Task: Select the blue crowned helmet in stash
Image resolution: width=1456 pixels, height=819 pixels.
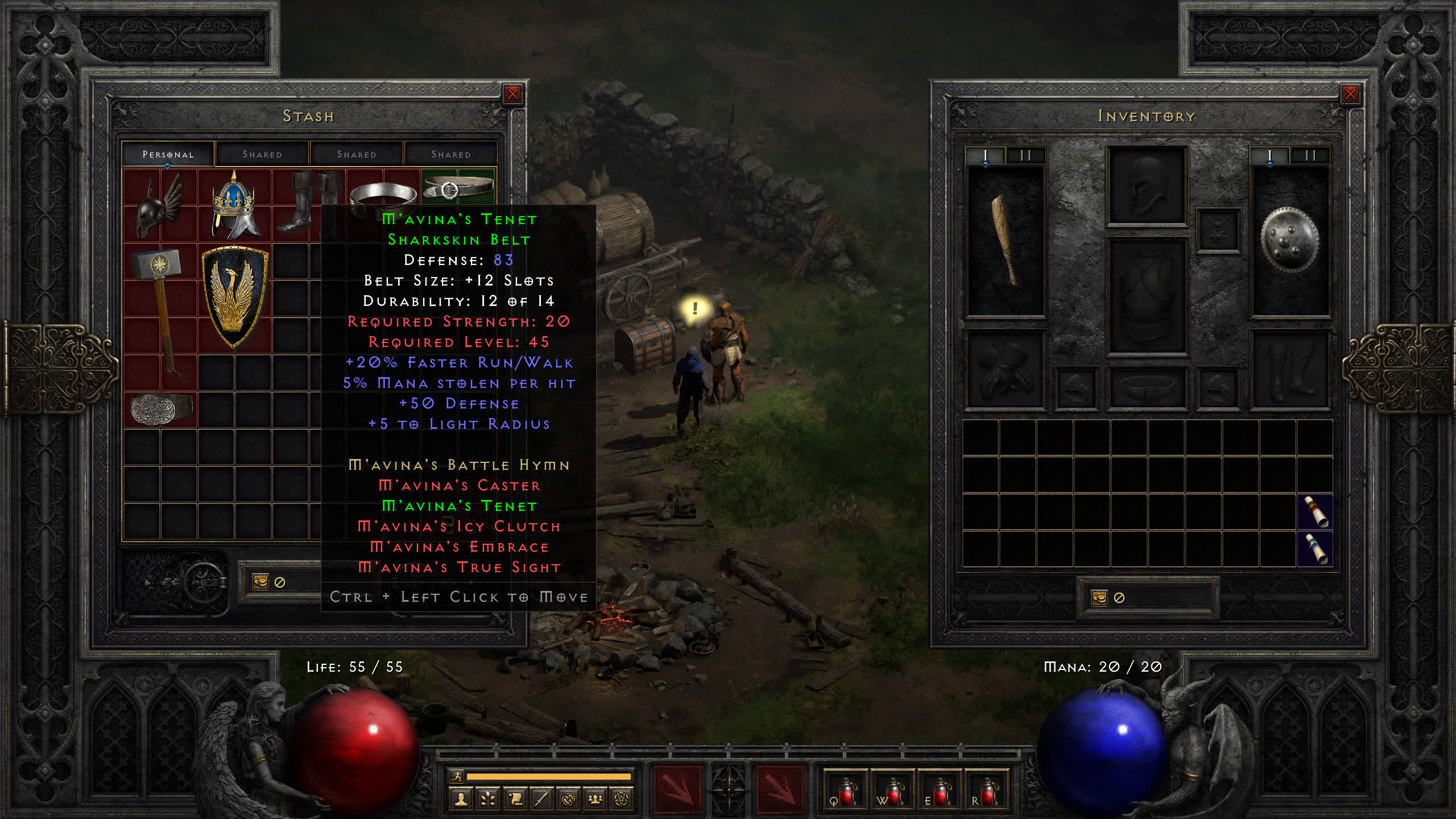Action: (x=234, y=205)
